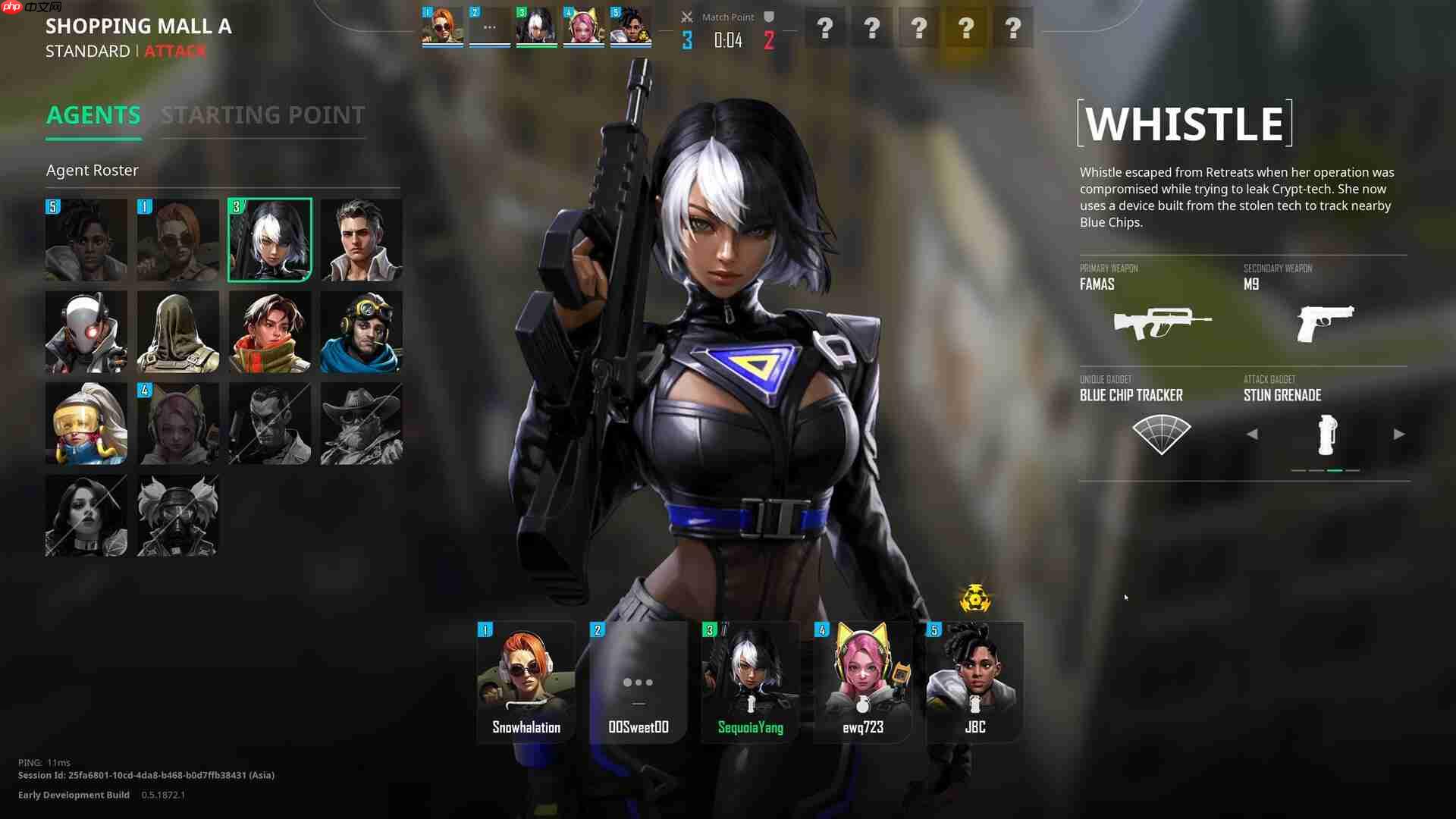Pick the pink-haired agent numbered 4

click(x=177, y=423)
